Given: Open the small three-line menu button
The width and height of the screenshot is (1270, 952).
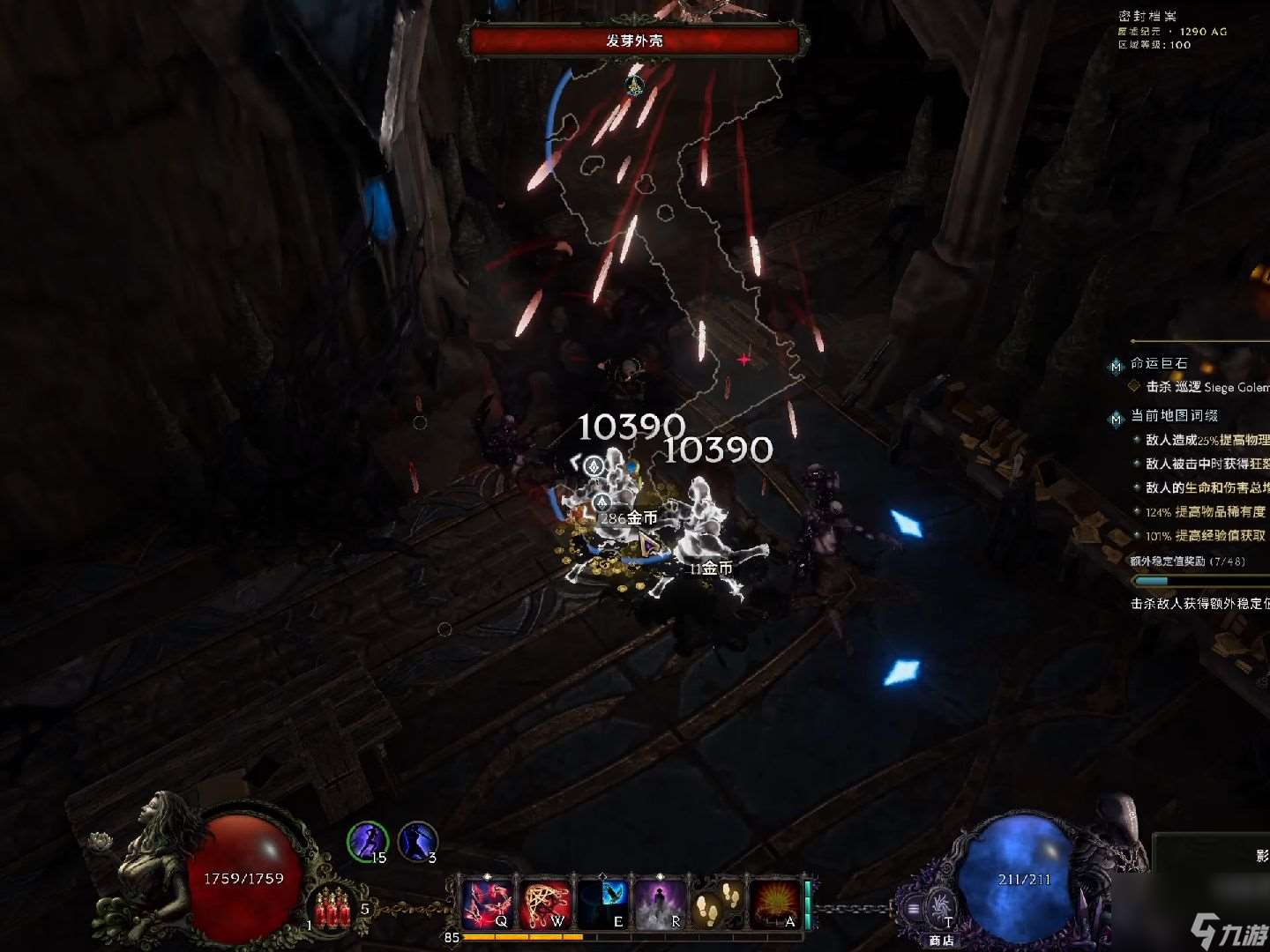Looking at the screenshot, I should (x=914, y=908).
